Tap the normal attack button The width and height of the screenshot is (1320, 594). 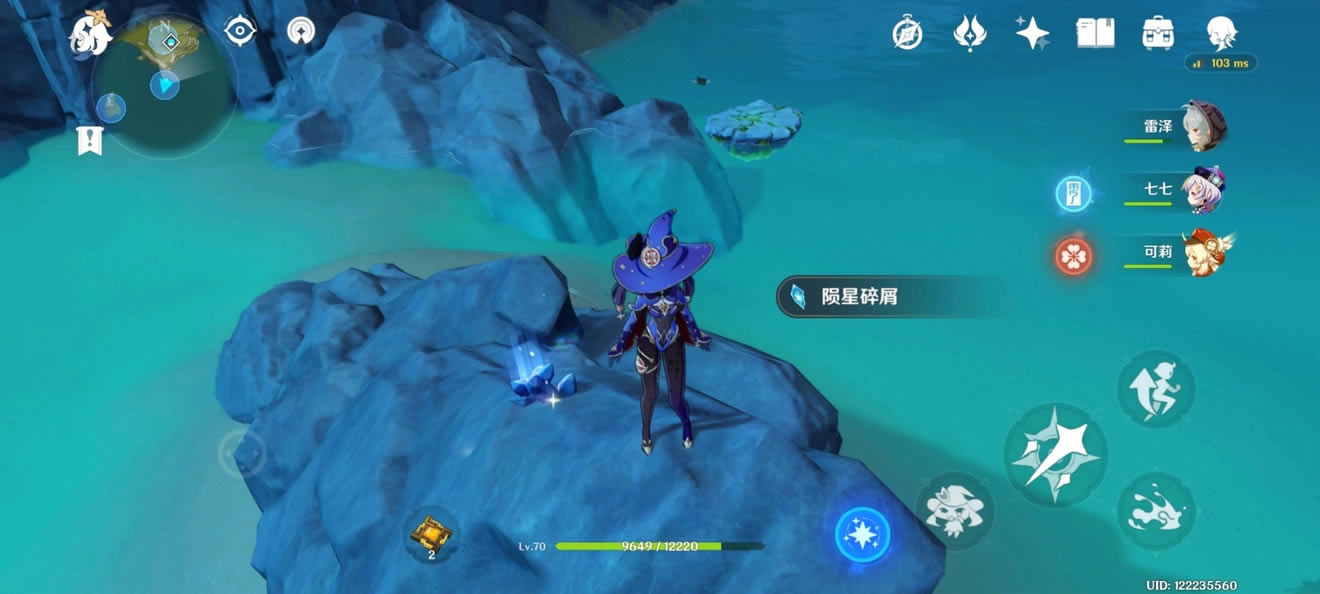(x=1055, y=455)
